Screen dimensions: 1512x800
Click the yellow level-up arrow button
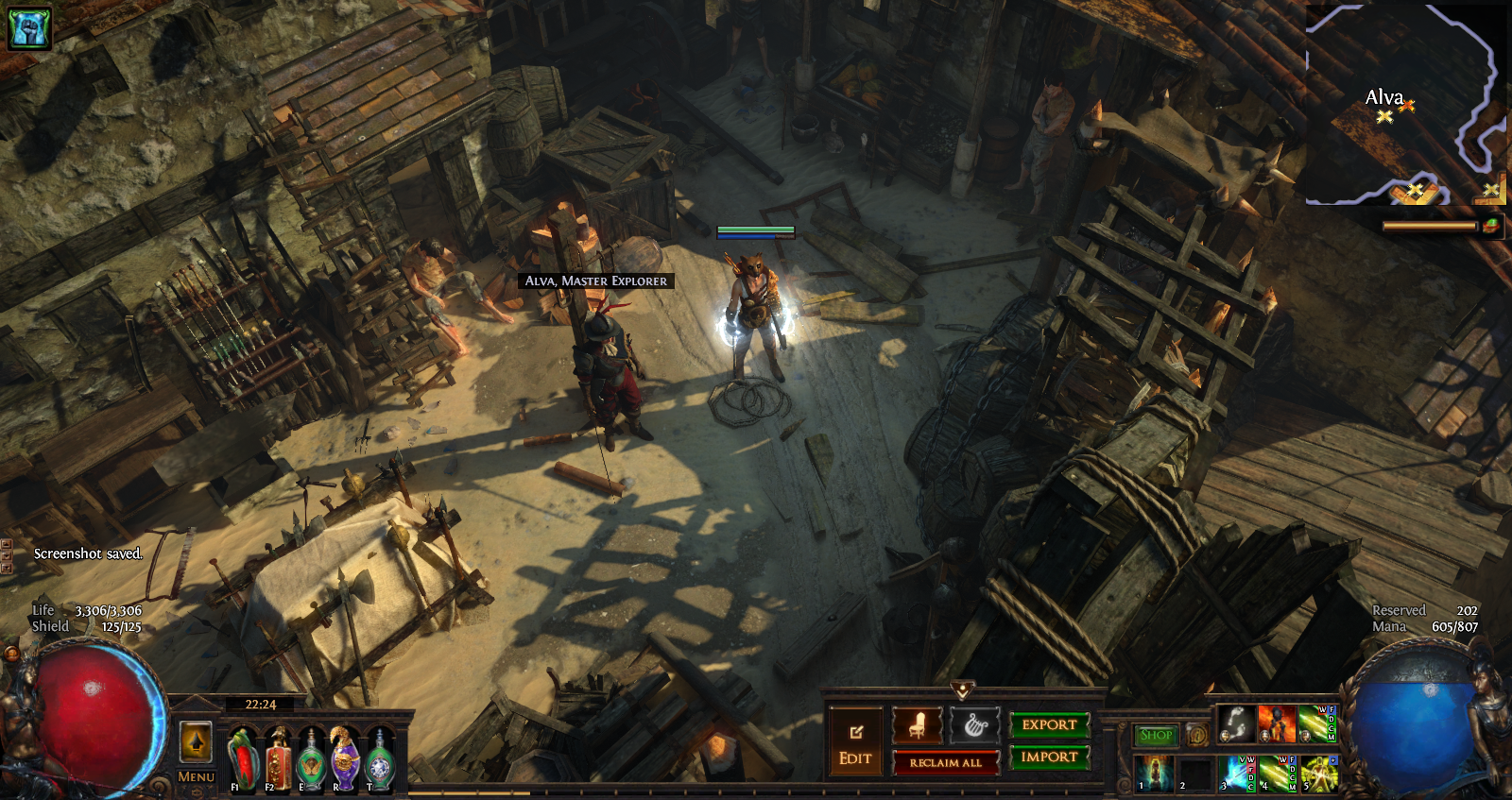196,741
